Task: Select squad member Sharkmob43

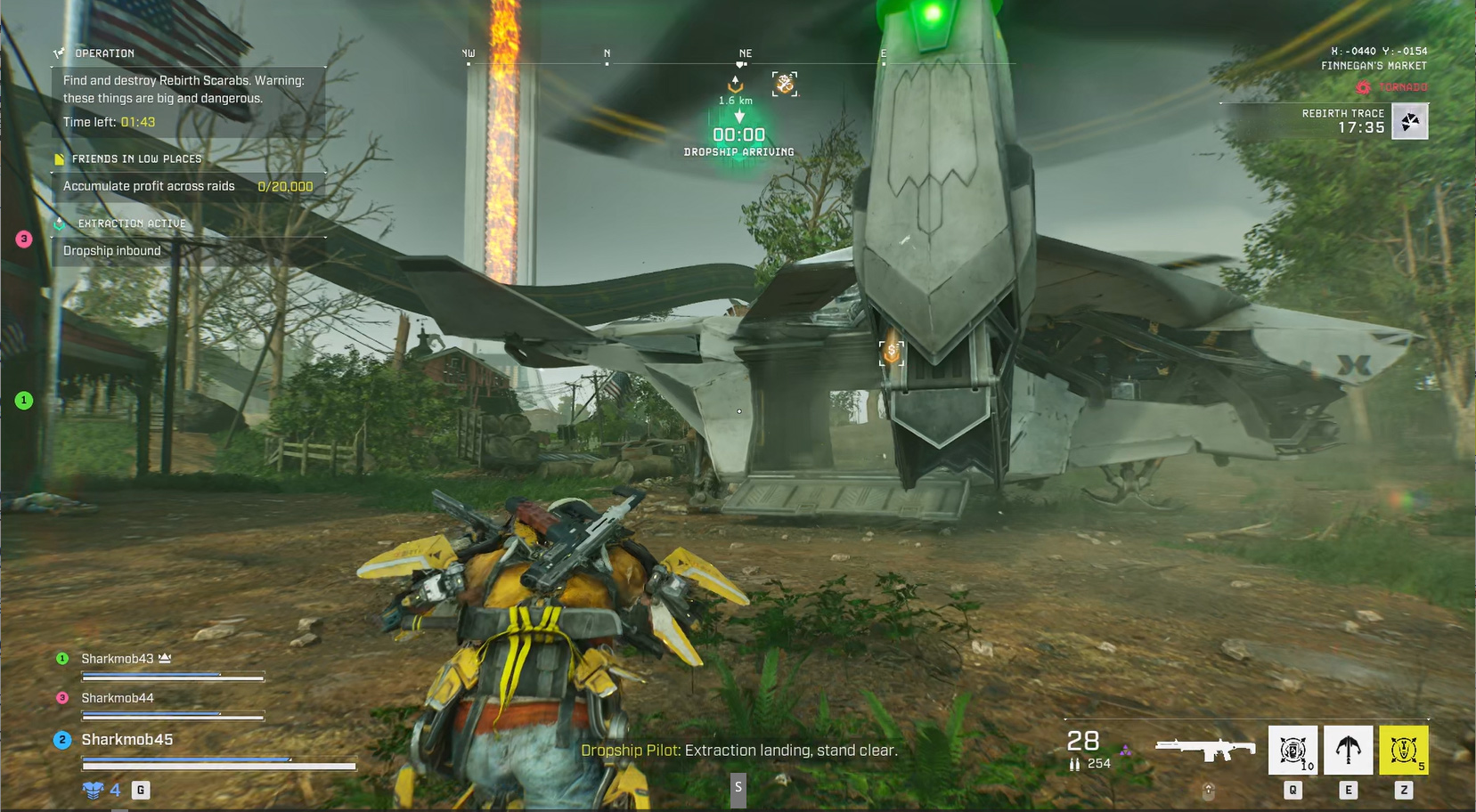Action: (117, 659)
